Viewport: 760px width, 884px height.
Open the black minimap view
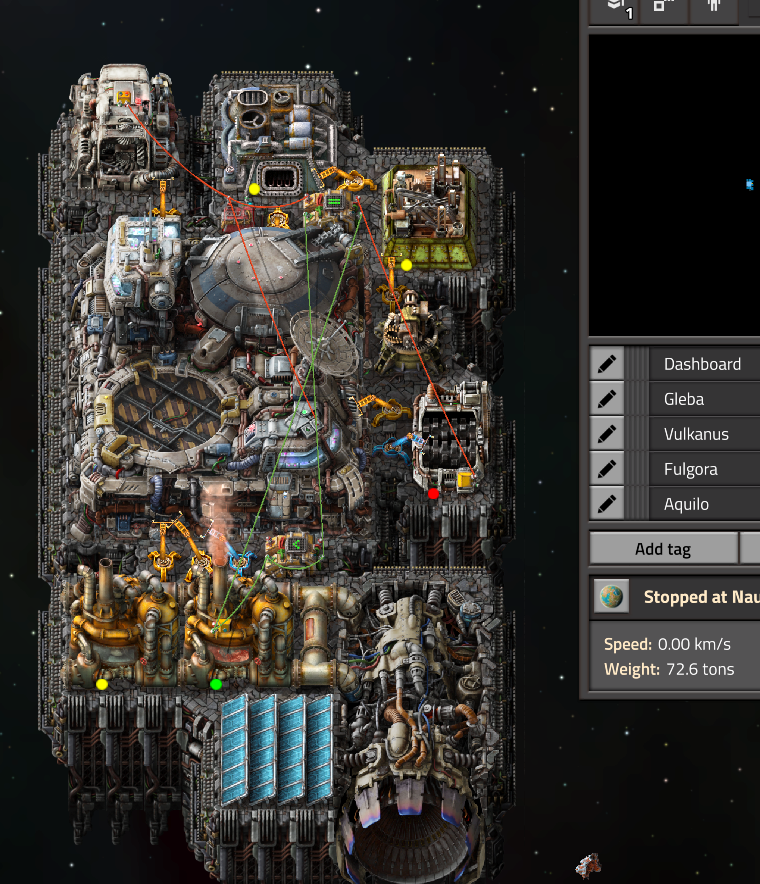[674, 185]
